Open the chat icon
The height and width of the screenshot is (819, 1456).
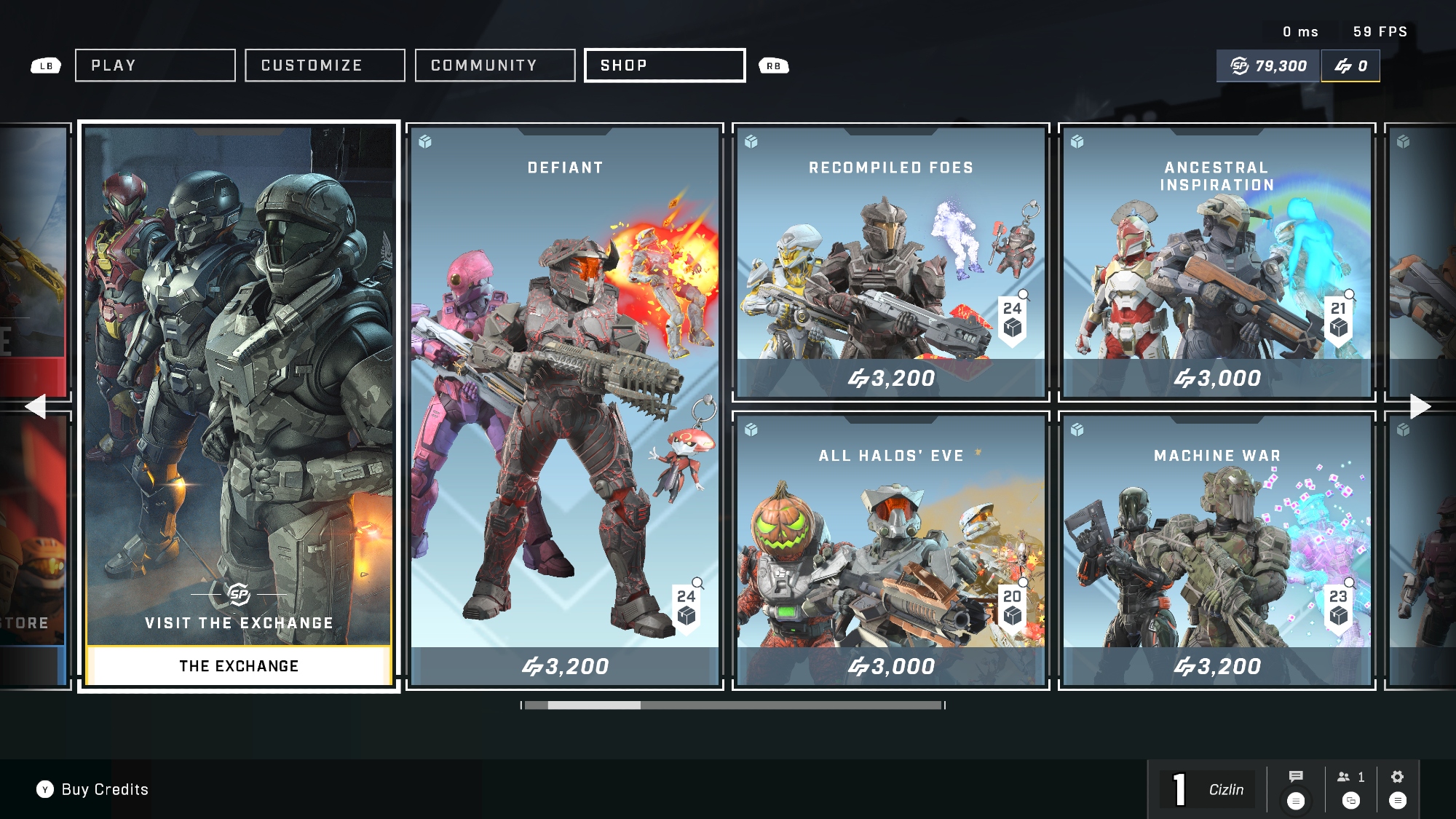coord(1296,777)
